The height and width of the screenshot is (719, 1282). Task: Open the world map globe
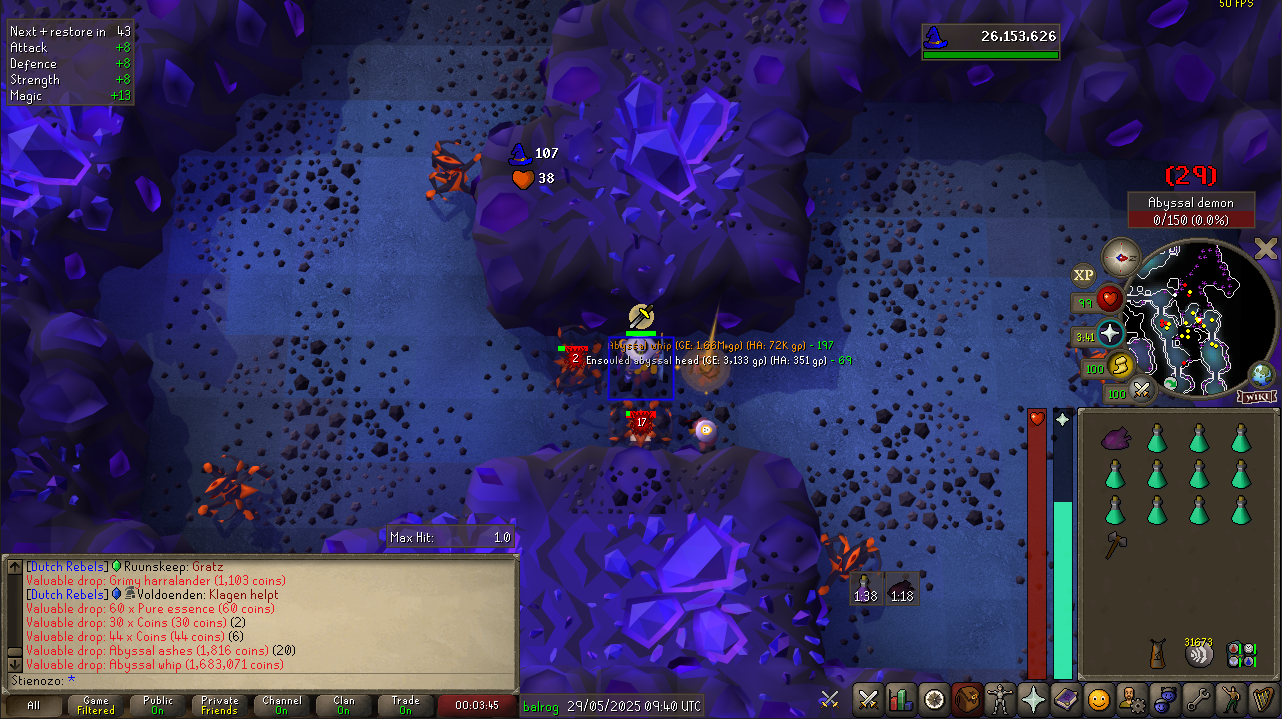(x=1262, y=376)
